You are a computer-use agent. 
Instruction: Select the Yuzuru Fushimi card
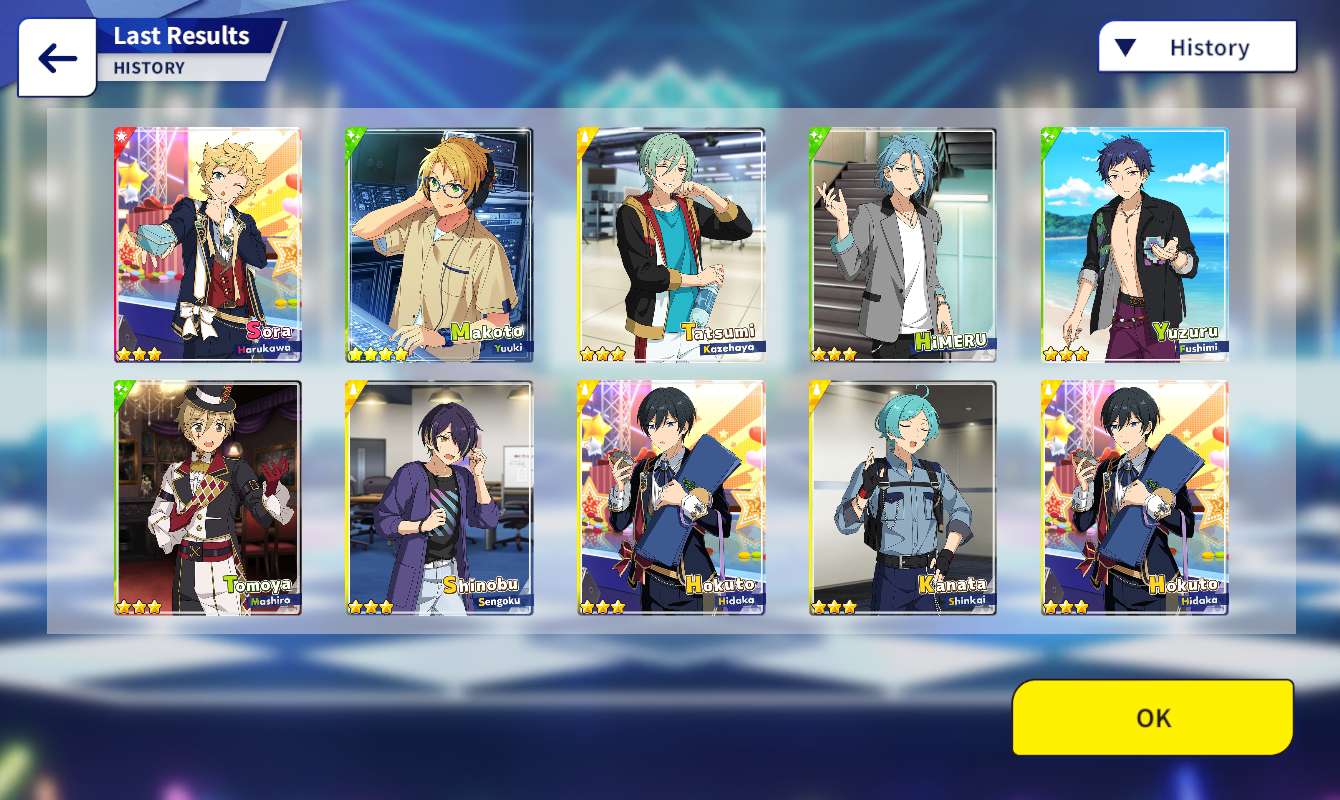[x=1135, y=245]
